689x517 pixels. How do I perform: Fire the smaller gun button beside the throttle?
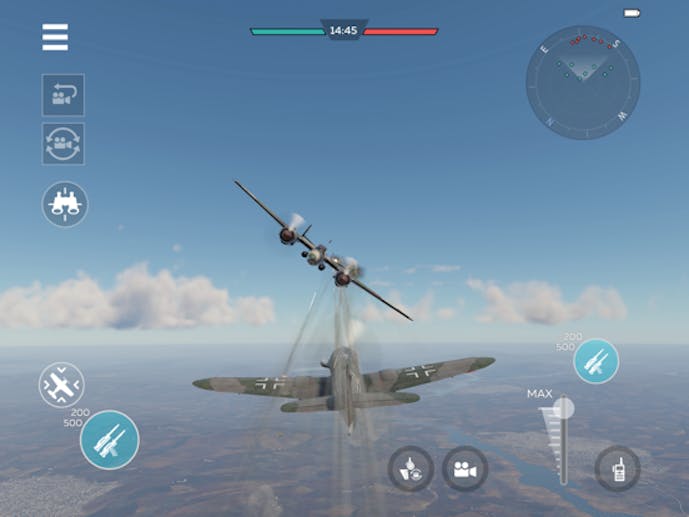click(x=596, y=361)
